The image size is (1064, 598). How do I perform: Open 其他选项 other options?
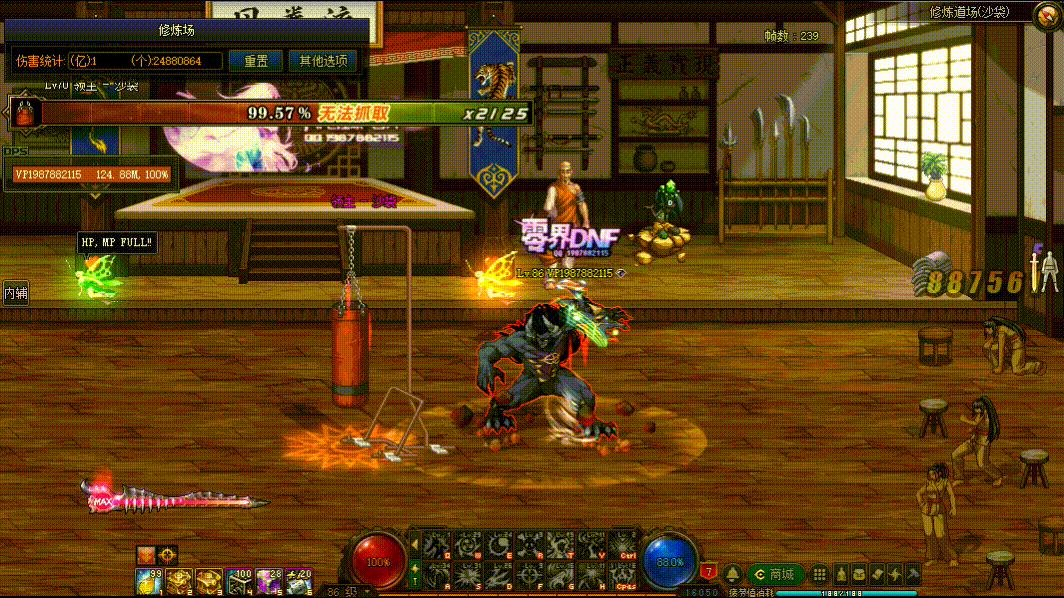pos(323,61)
